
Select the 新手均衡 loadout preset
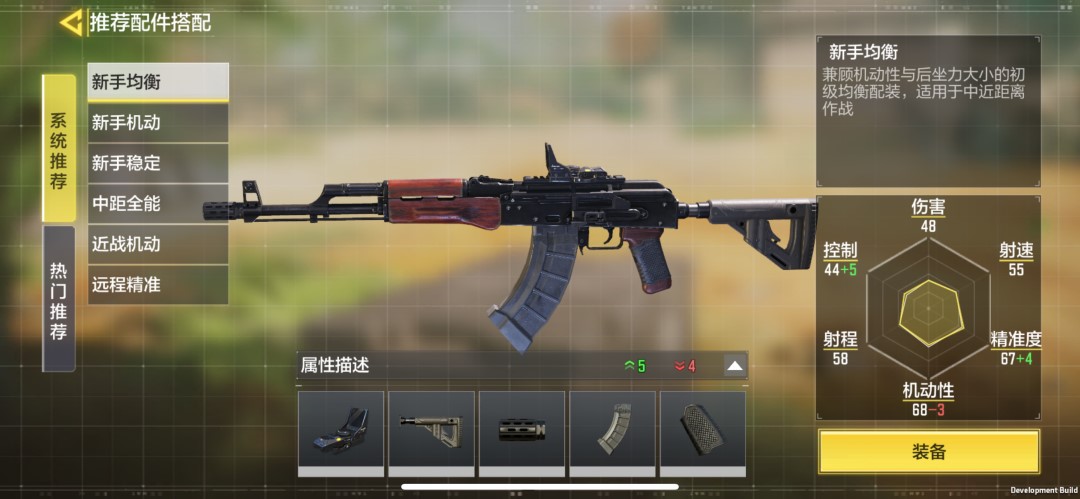pyautogui.click(x=157, y=82)
